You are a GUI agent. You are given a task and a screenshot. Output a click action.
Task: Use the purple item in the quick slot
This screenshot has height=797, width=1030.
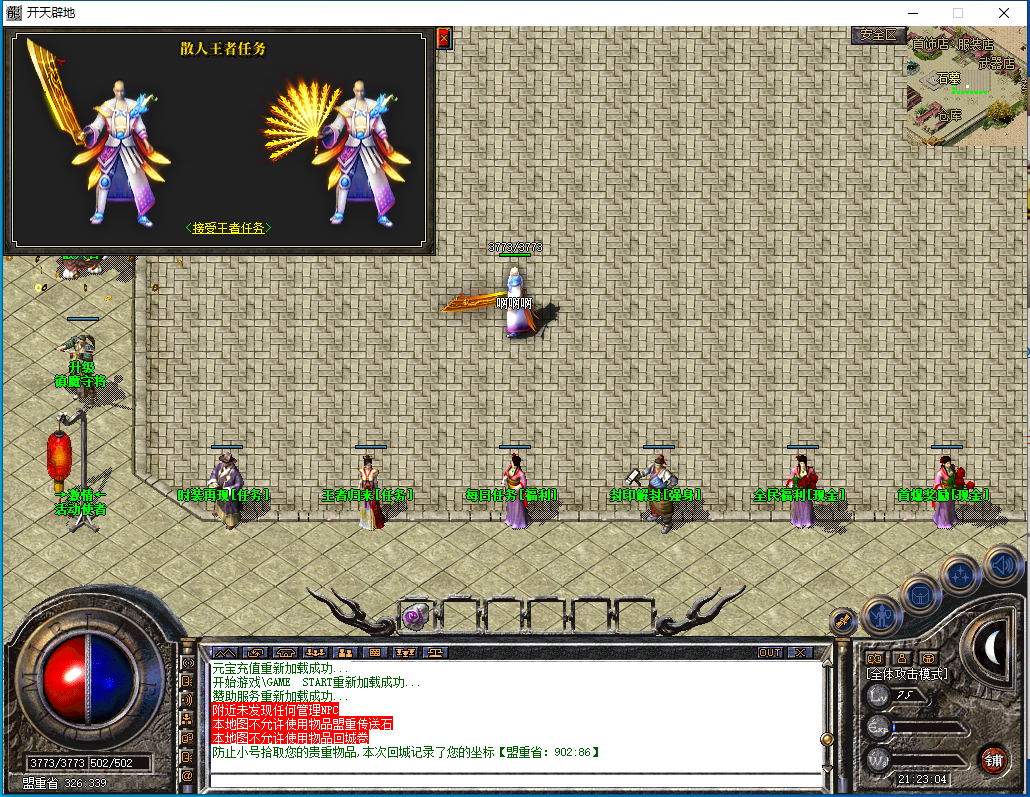coord(414,617)
